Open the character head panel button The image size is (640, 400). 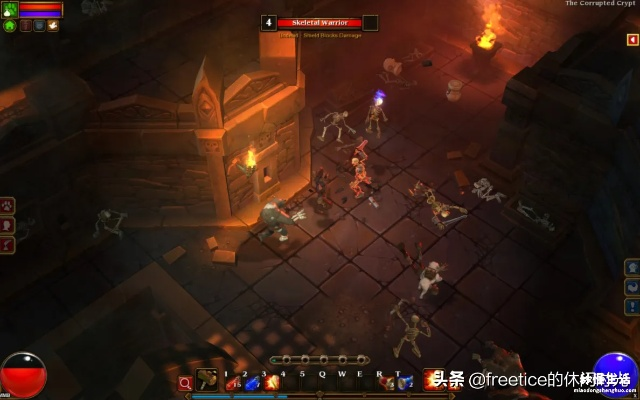click(x=8, y=224)
